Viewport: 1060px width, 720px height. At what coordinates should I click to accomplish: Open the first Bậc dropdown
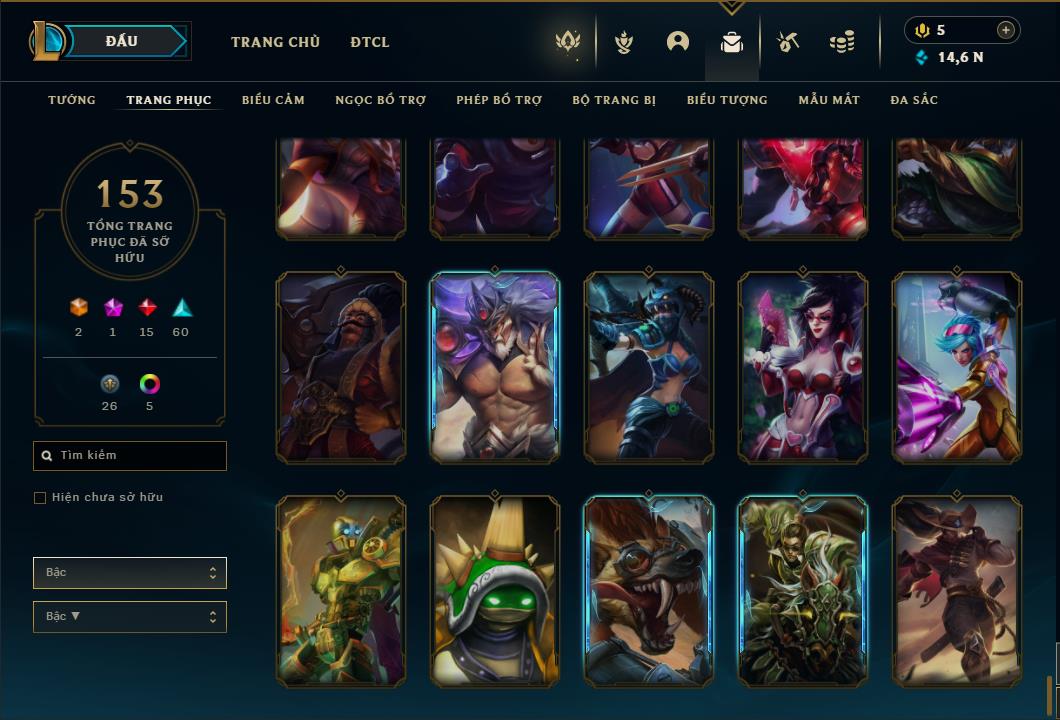point(130,573)
